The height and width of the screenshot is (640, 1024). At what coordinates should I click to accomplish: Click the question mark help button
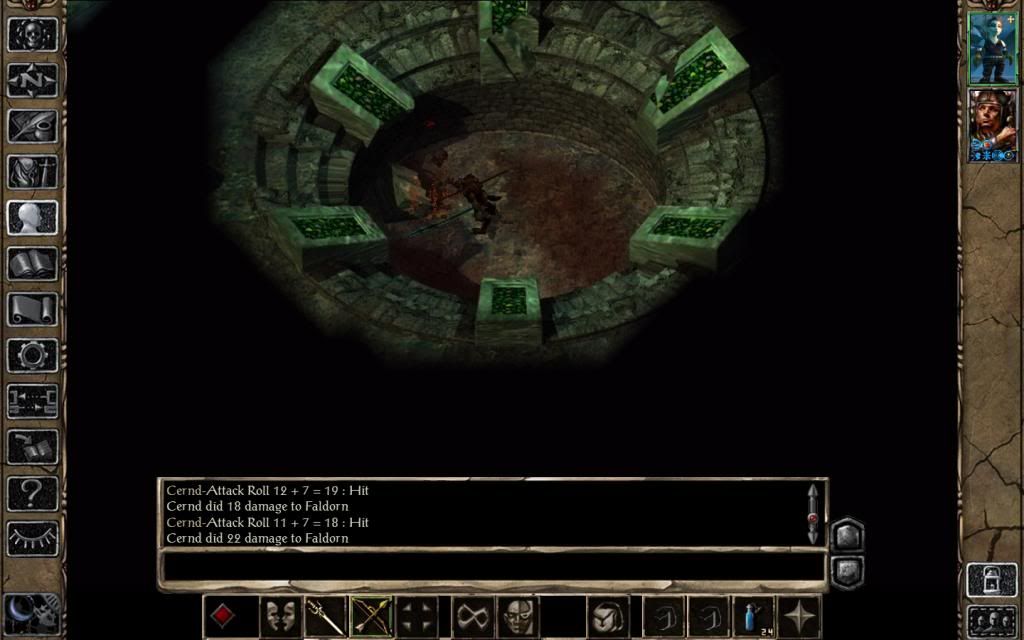tap(32, 492)
